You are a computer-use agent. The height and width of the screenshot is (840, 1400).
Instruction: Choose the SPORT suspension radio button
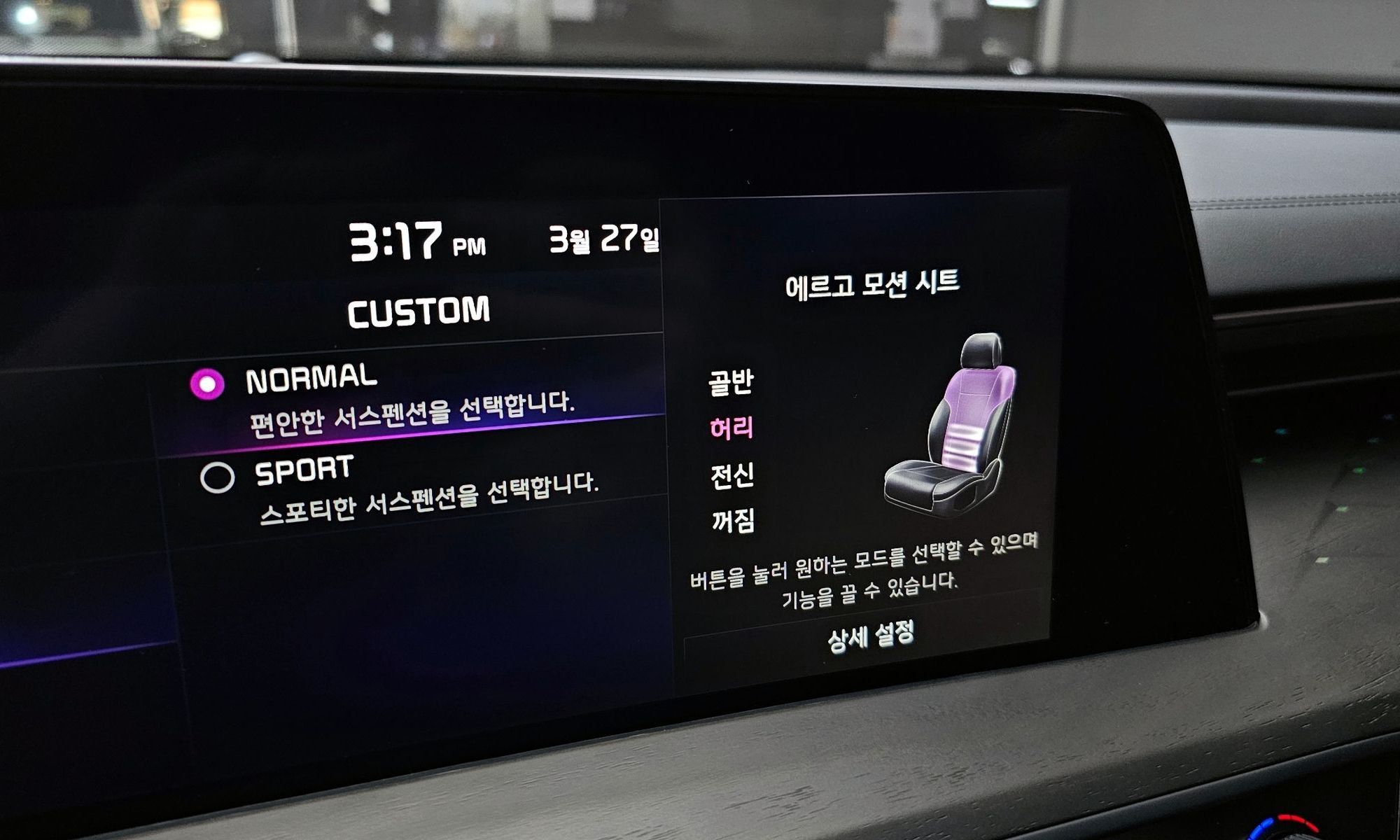[x=217, y=478]
